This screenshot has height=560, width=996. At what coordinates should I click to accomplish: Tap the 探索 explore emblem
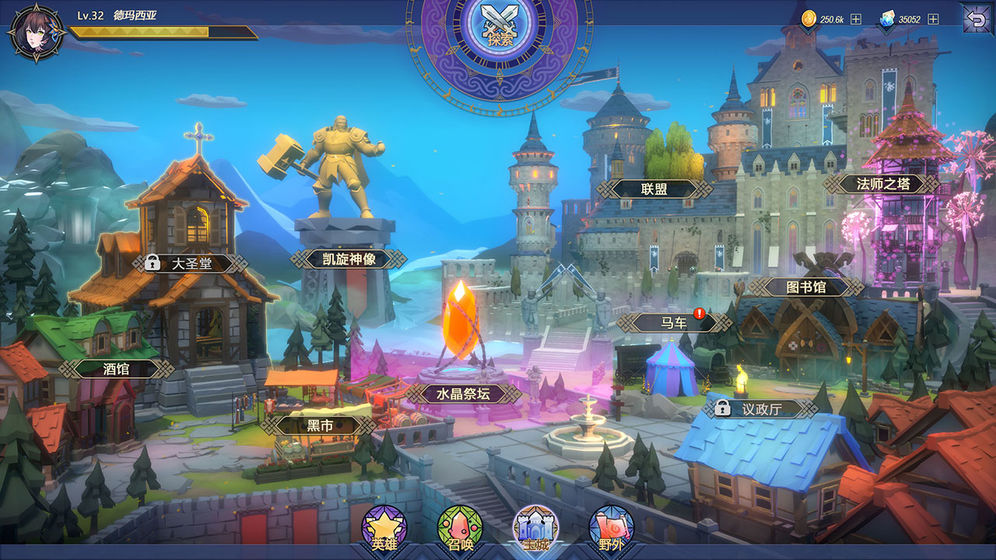click(x=498, y=30)
